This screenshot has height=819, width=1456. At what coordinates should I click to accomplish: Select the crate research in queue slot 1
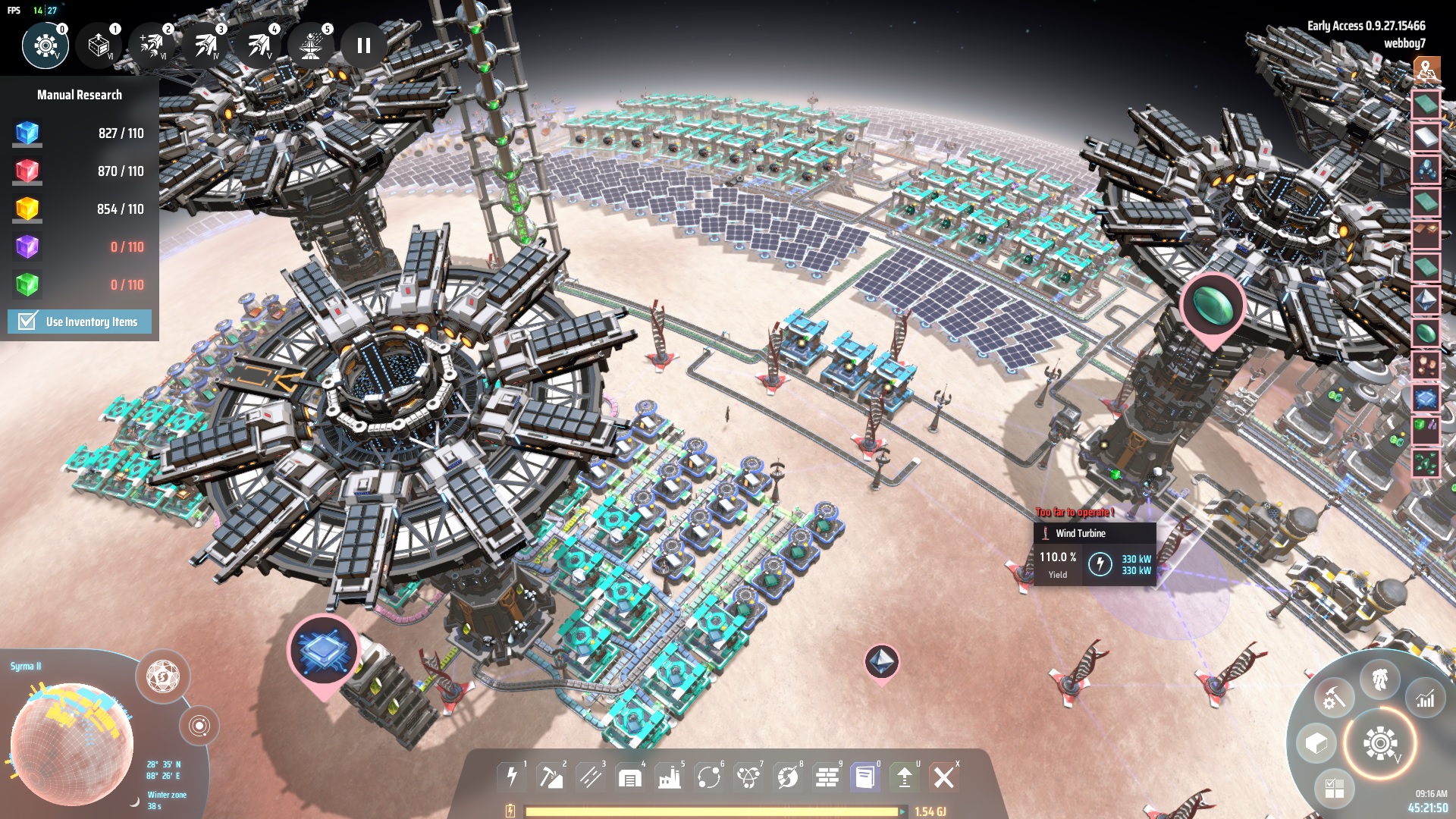tap(99, 45)
